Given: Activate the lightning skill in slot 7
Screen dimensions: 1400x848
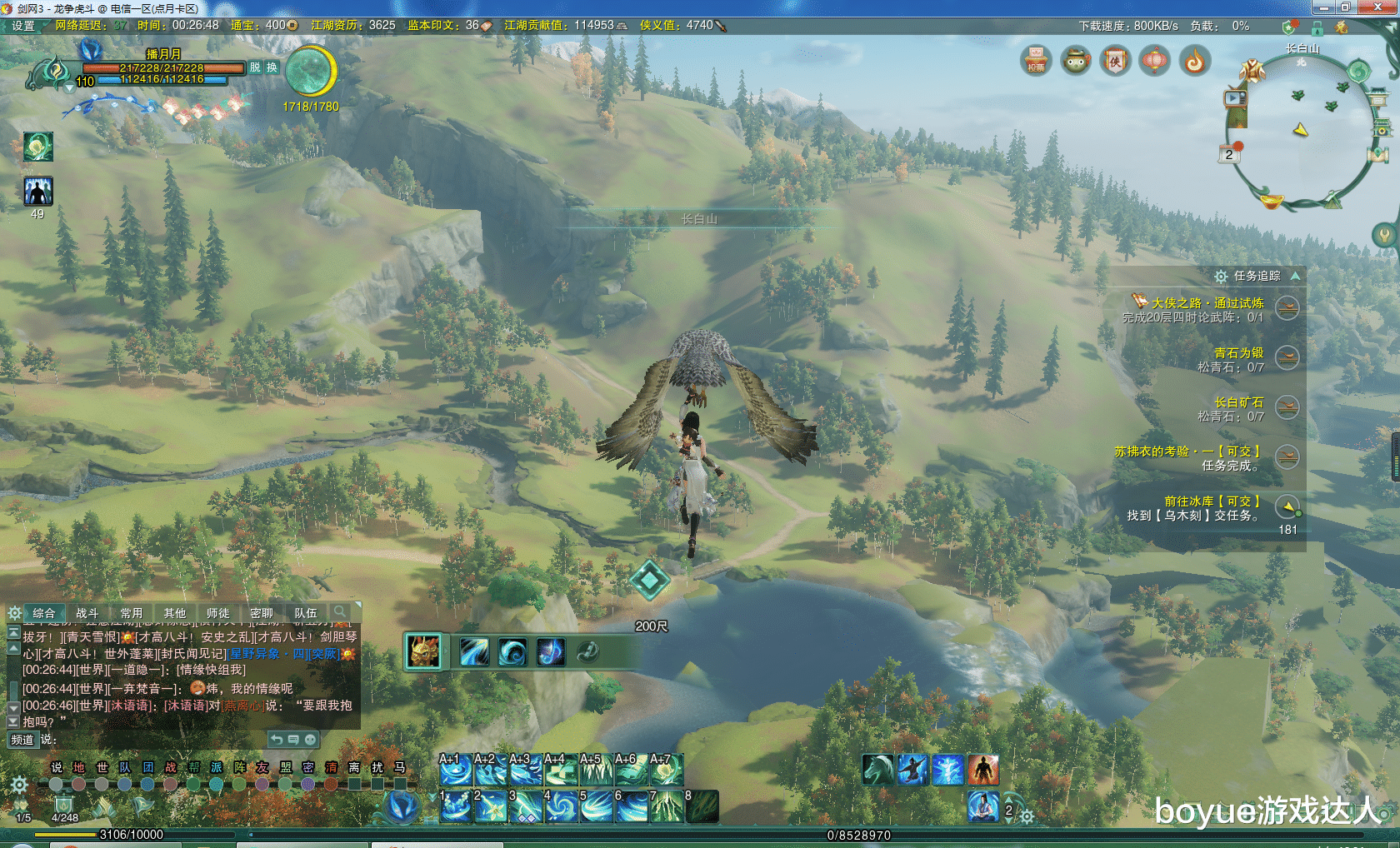Looking at the screenshot, I should coord(667,806).
